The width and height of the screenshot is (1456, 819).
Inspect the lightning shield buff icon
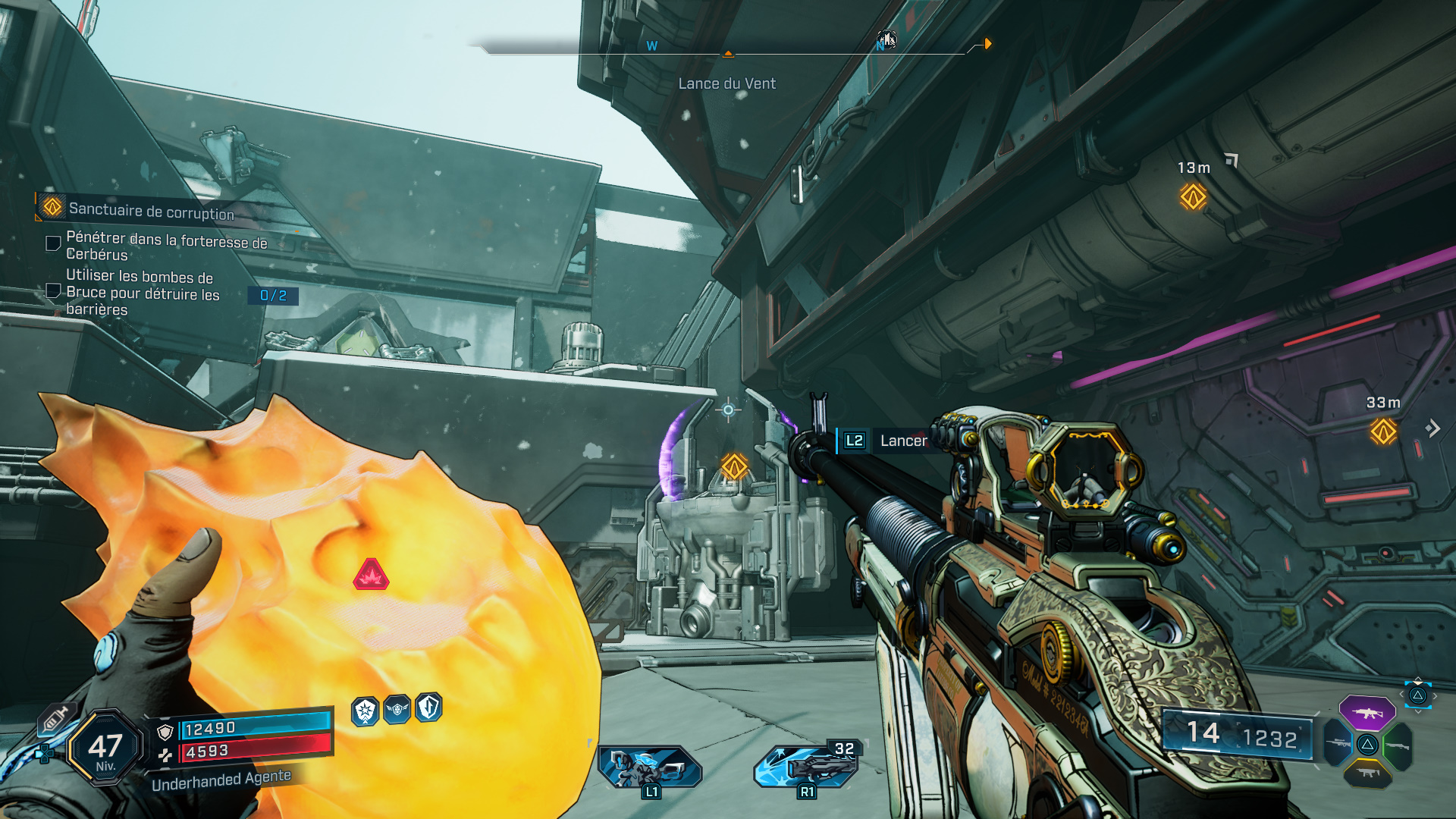point(428,708)
